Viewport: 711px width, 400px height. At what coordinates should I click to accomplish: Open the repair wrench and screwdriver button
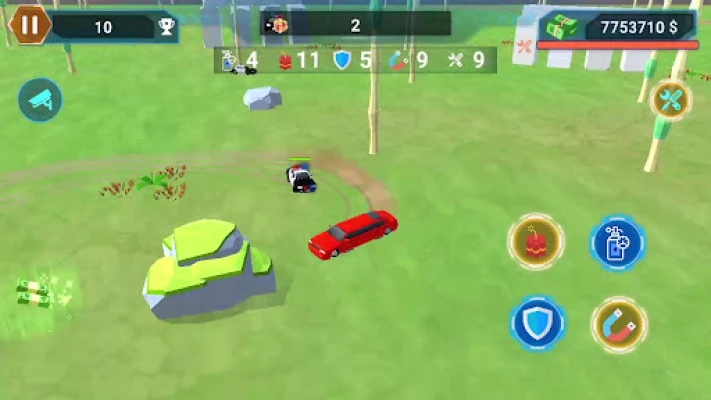click(670, 99)
